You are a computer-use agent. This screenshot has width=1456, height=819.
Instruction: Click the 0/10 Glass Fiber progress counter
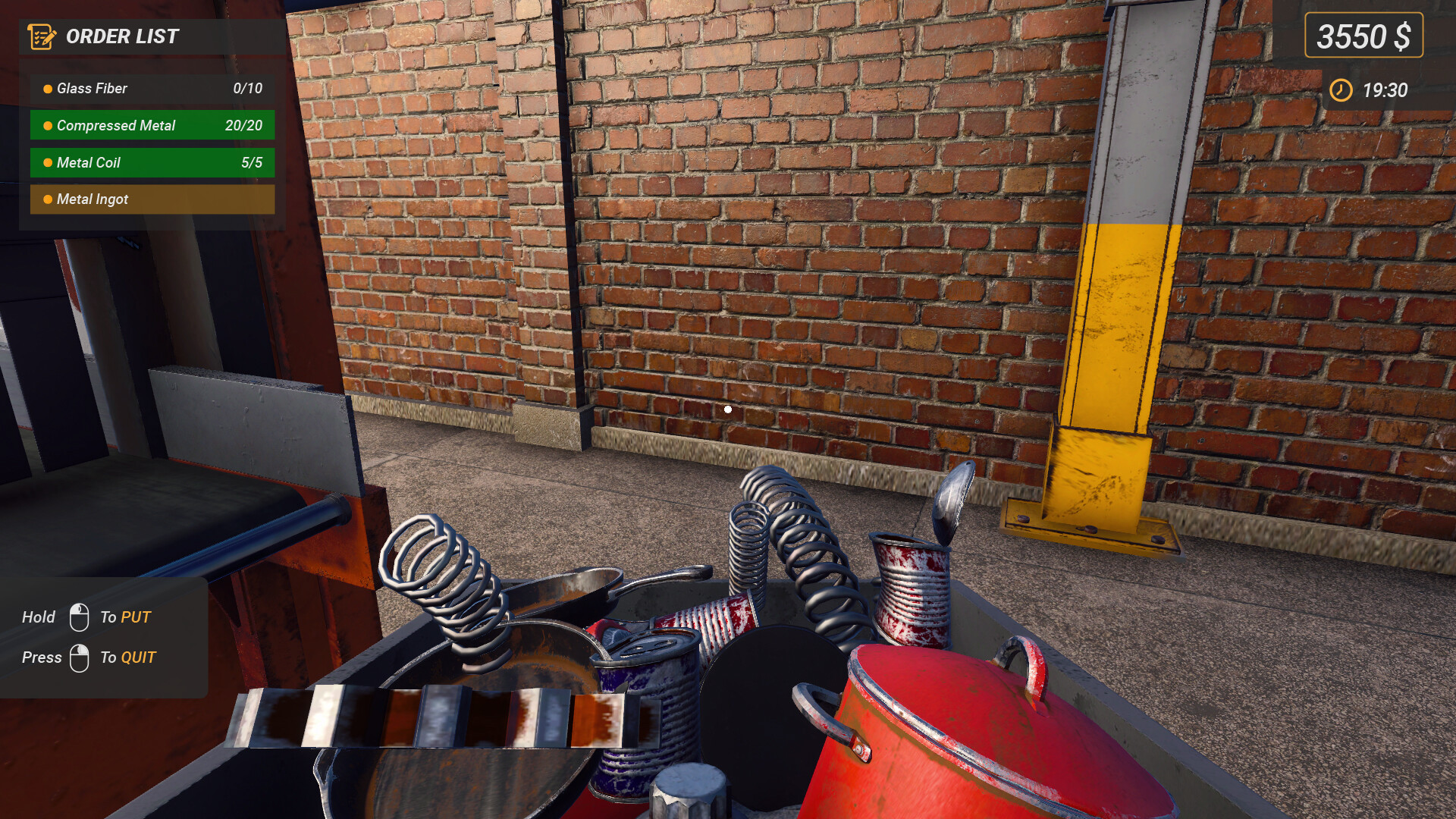click(x=248, y=89)
